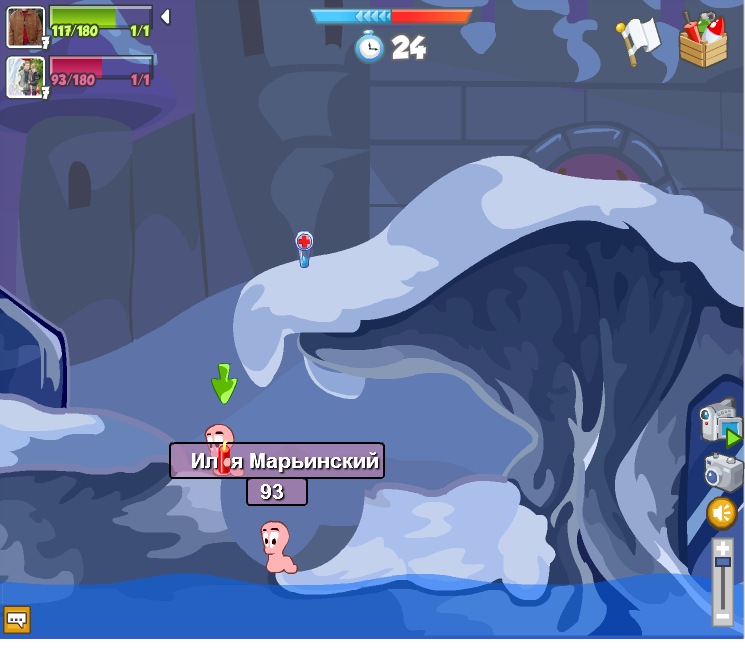Collapse the team panel with the white arrow
This screenshot has height=650, width=745.
(x=165, y=17)
